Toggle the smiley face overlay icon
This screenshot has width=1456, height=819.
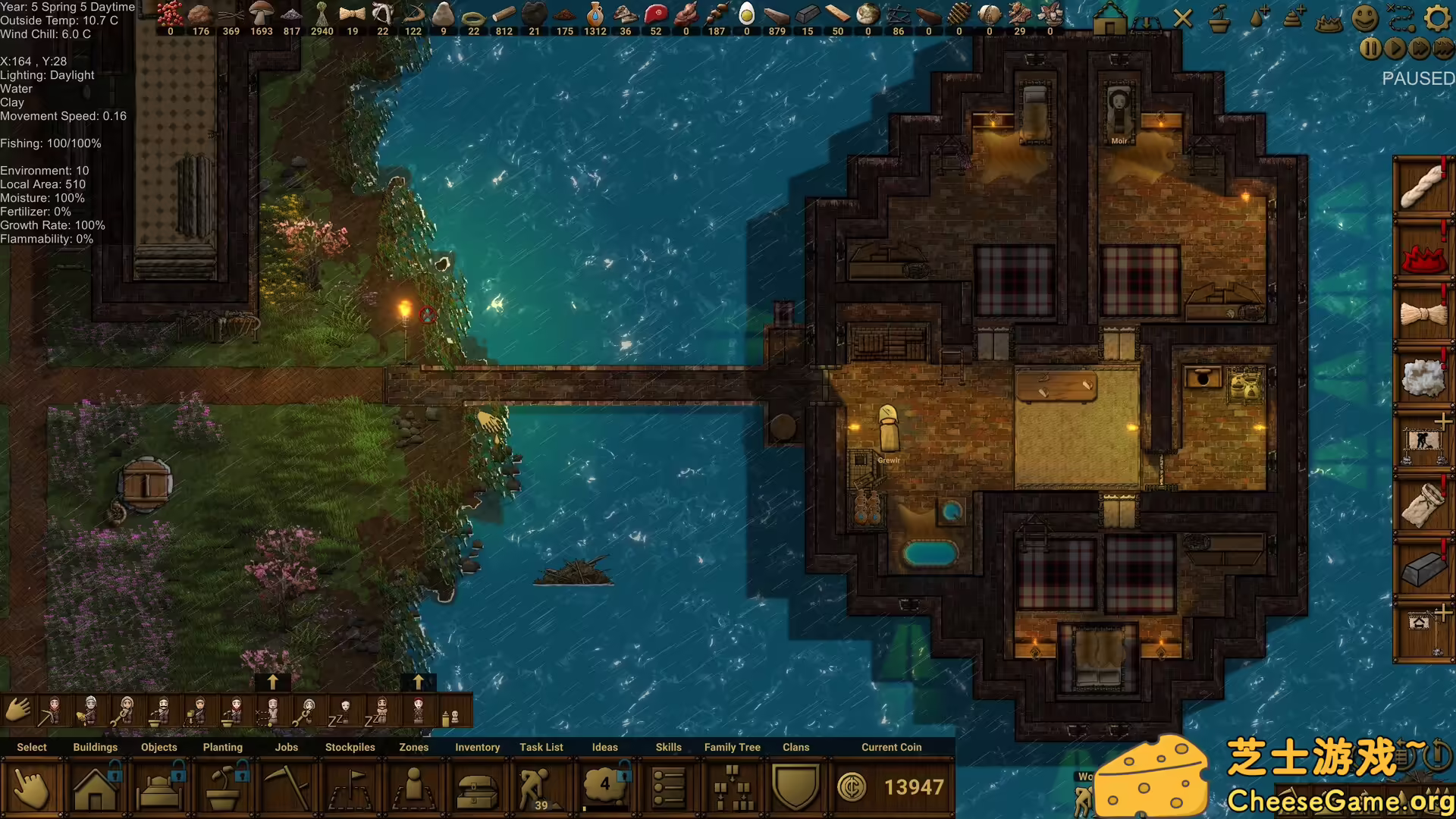coord(1364,18)
